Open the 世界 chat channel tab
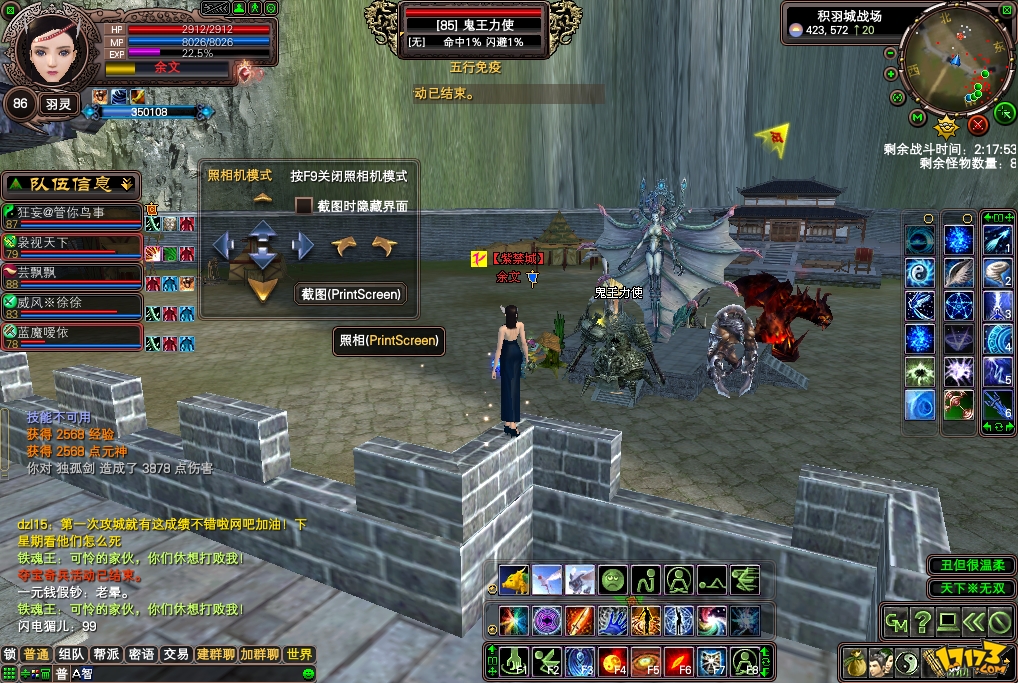Viewport: 1018px width, 683px height. pyautogui.click(x=299, y=654)
